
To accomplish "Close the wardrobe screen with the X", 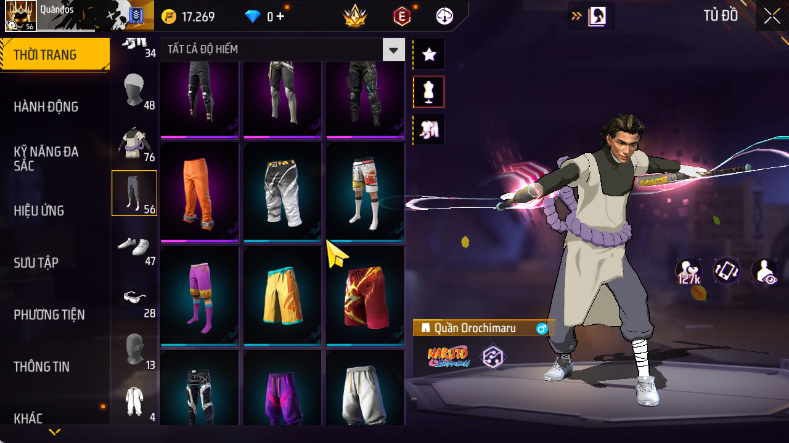I will coord(772,16).
